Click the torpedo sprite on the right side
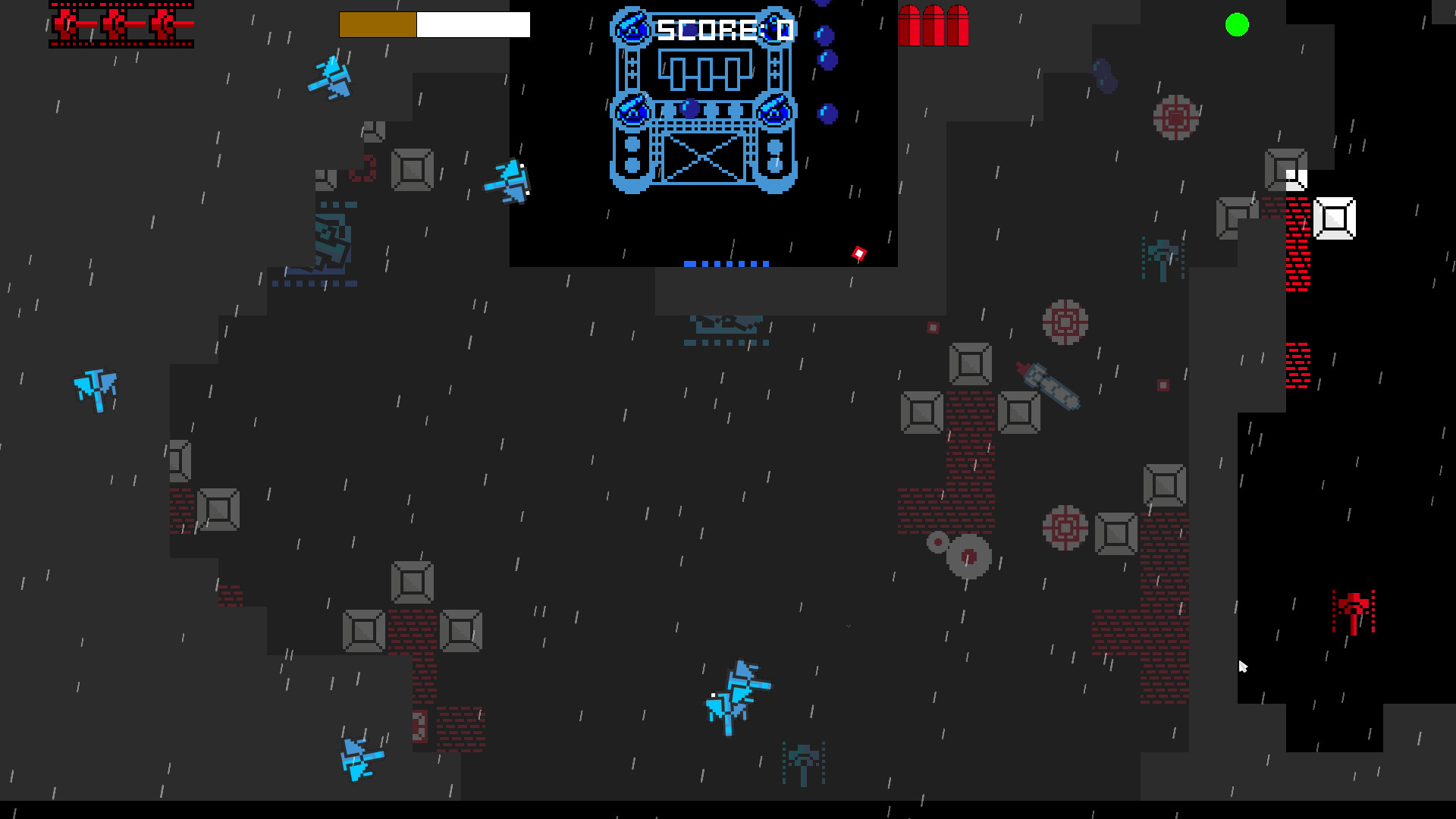 [1050, 383]
